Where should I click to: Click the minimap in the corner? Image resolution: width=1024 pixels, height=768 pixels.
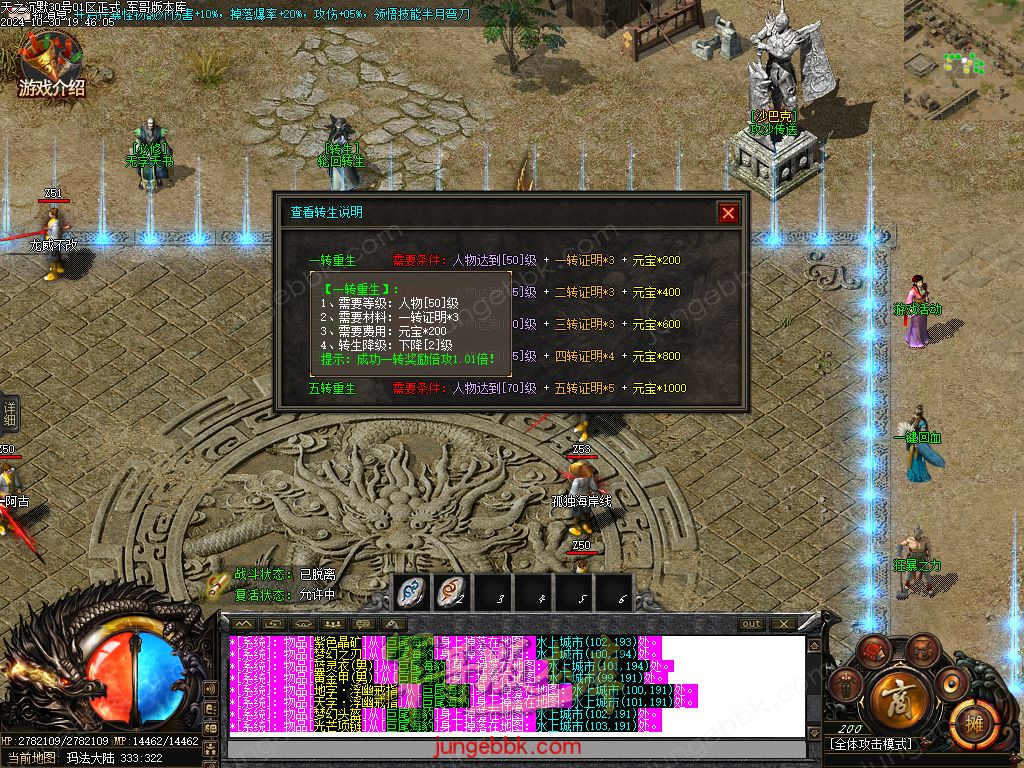tap(964, 60)
